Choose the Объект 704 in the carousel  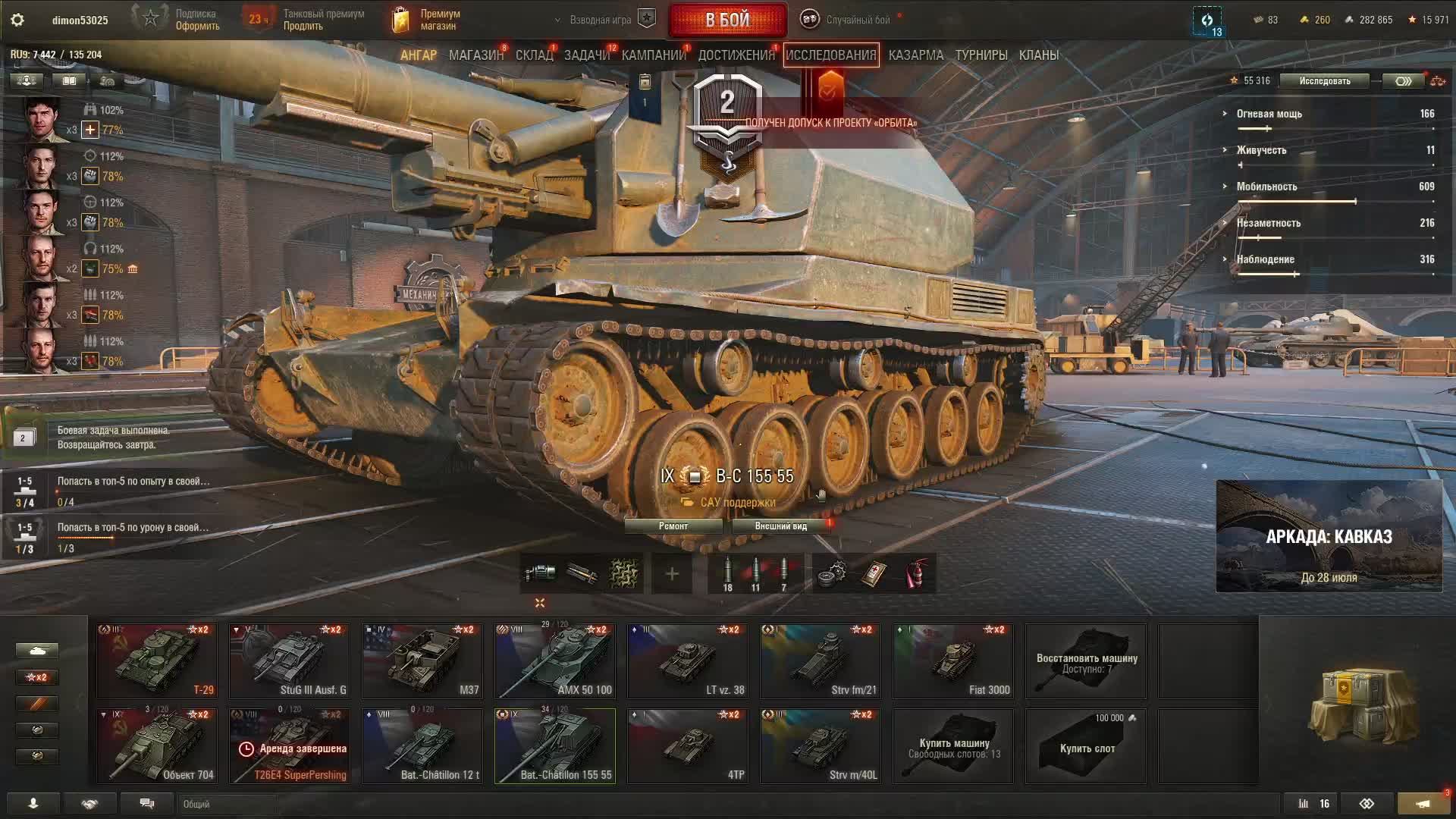click(x=157, y=745)
